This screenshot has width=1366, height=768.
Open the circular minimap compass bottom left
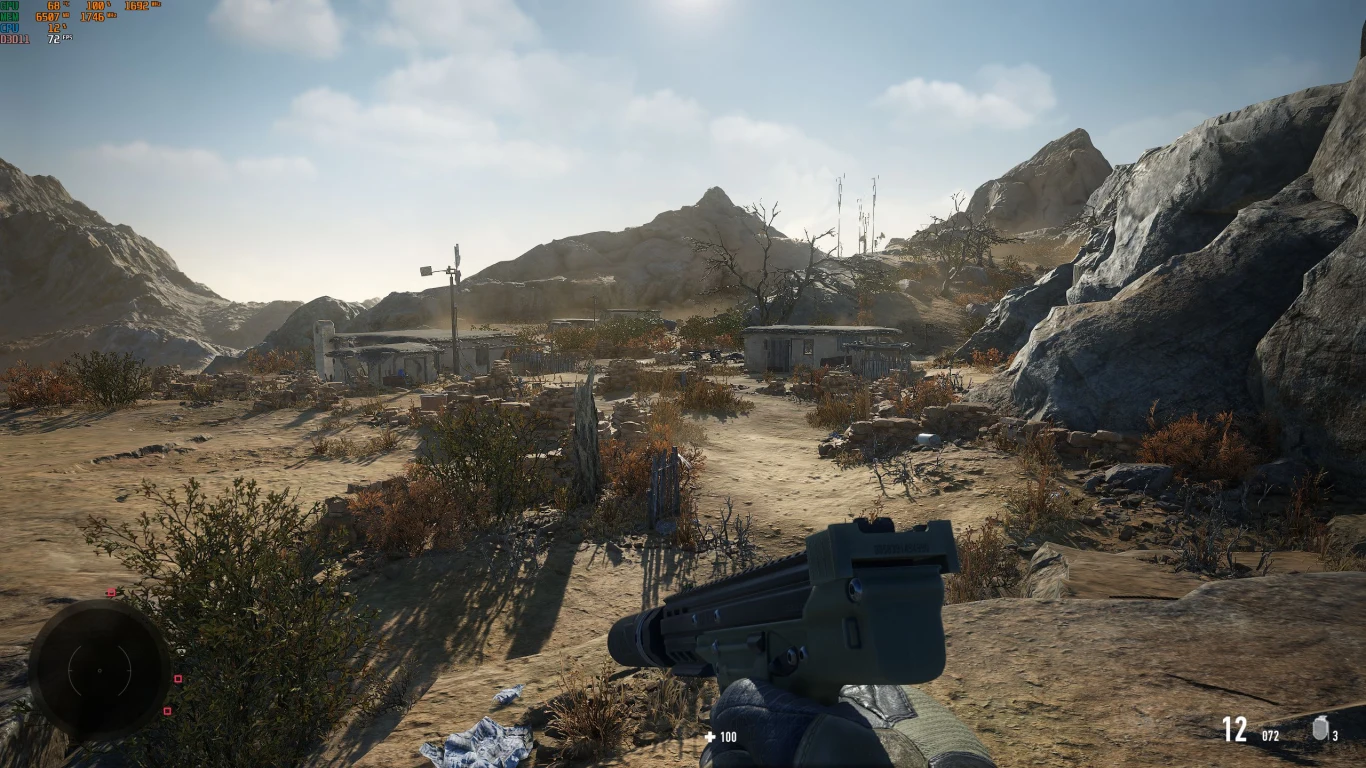(x=99, y=670)
